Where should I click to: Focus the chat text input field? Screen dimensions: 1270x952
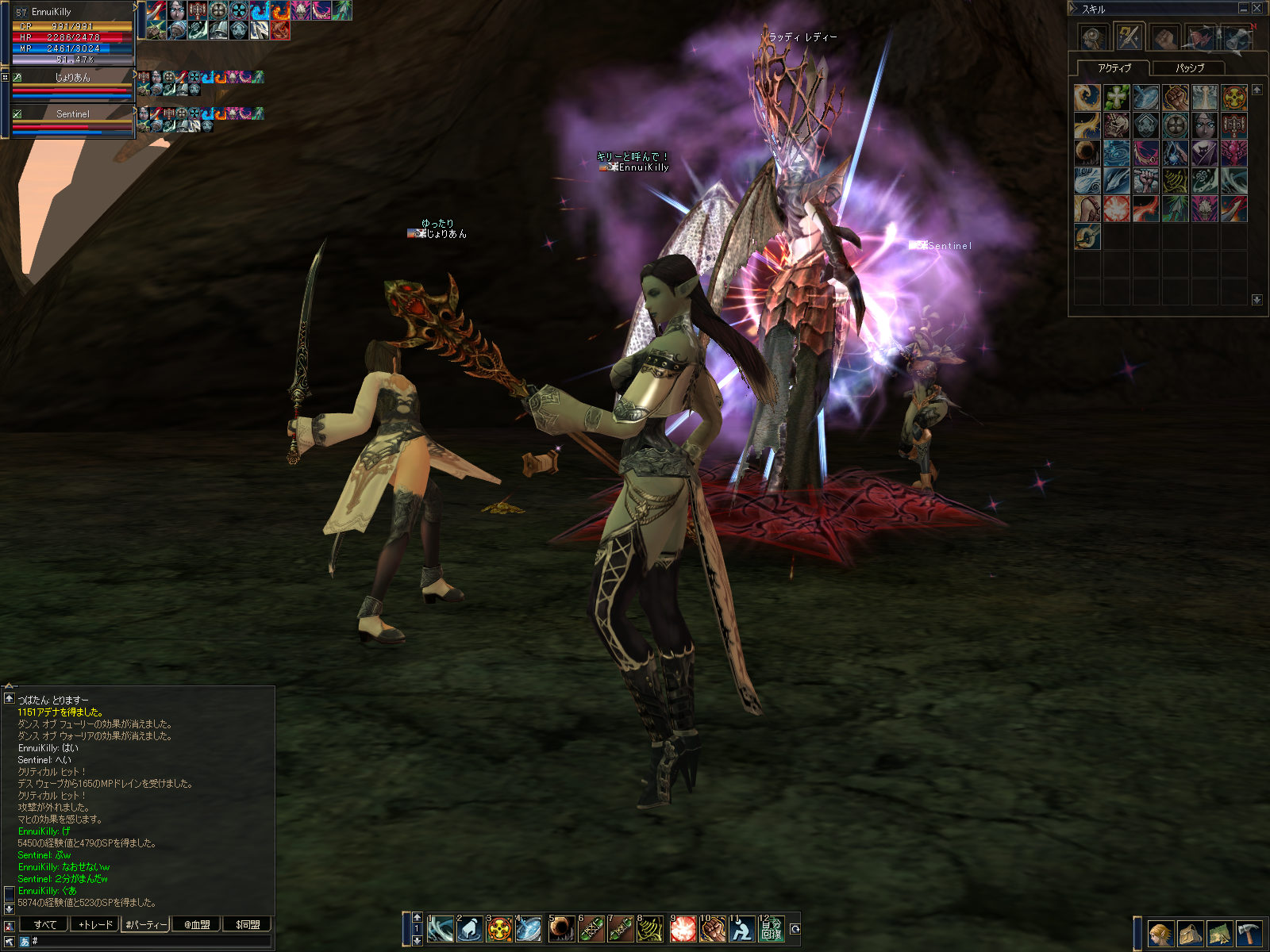[151, 941]
